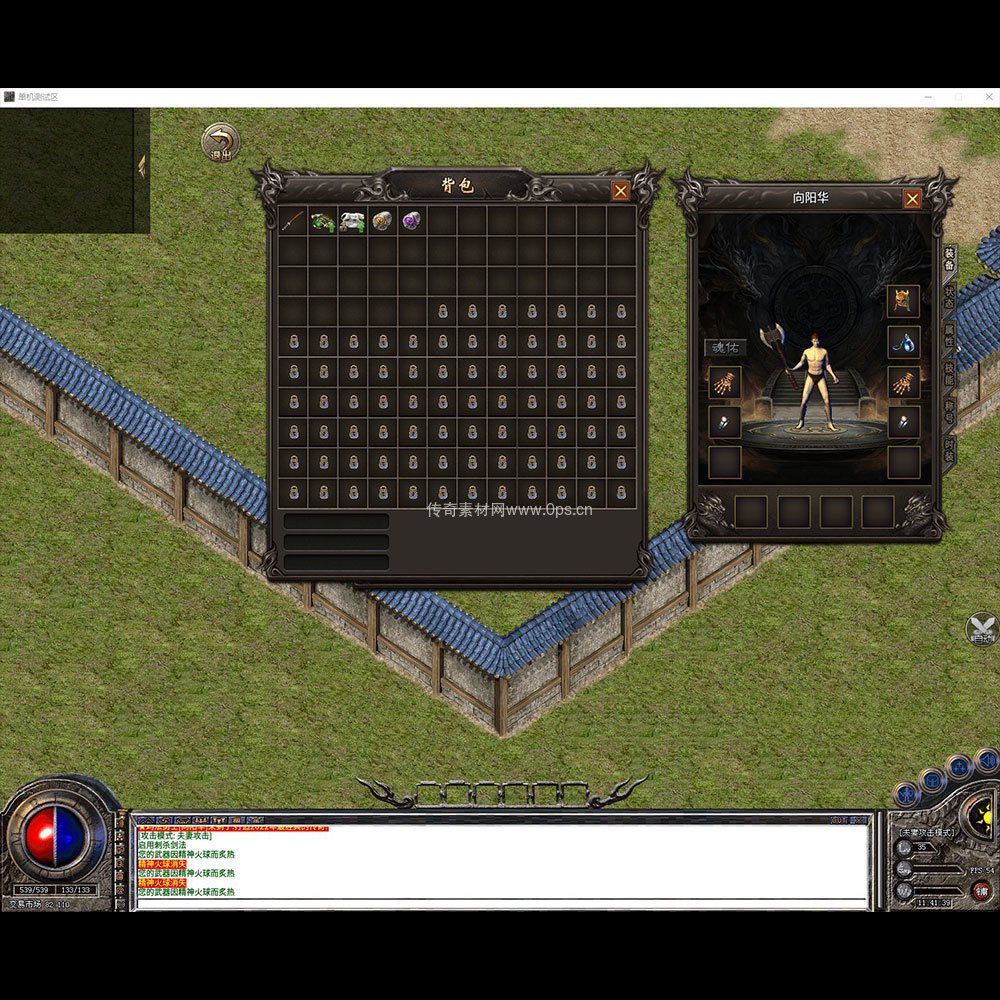Open the 时装 fashion tab
Image resolution: width=1000 pixels, height=1000 pixels.
pyautogui.click(x=949, y=451)
